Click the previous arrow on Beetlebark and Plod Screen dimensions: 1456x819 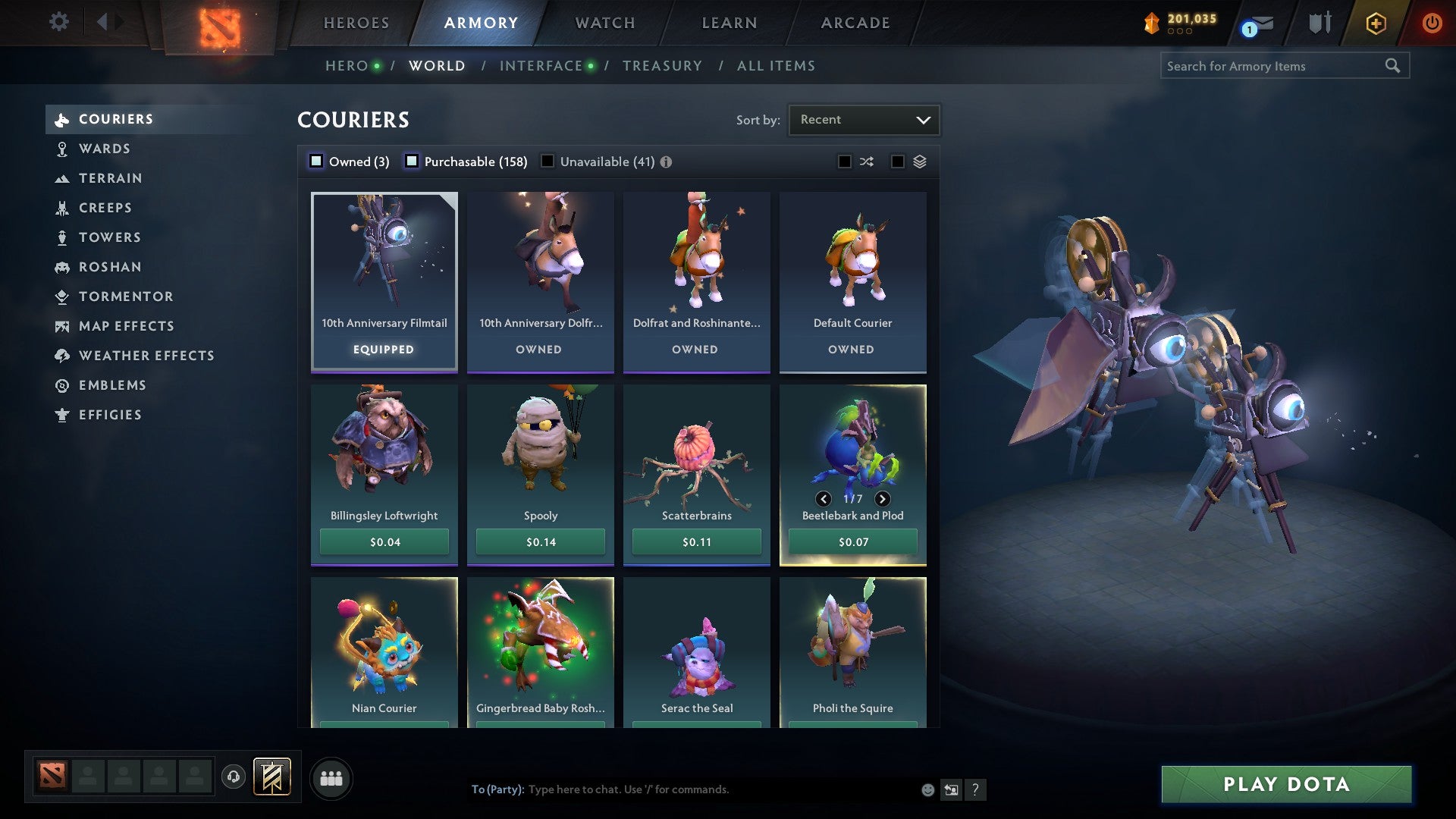pos(824,499)
